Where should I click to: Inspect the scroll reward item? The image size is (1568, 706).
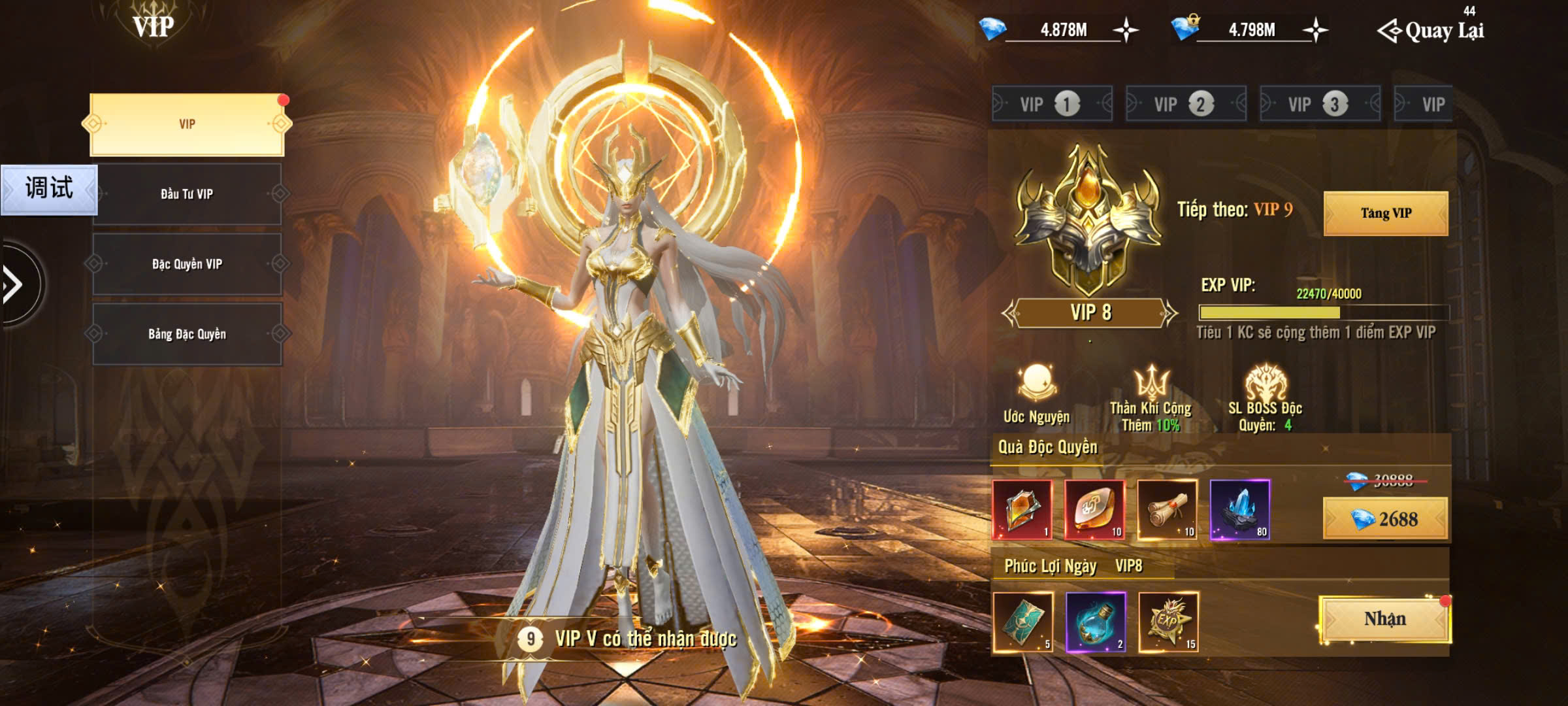point(1167,510)
